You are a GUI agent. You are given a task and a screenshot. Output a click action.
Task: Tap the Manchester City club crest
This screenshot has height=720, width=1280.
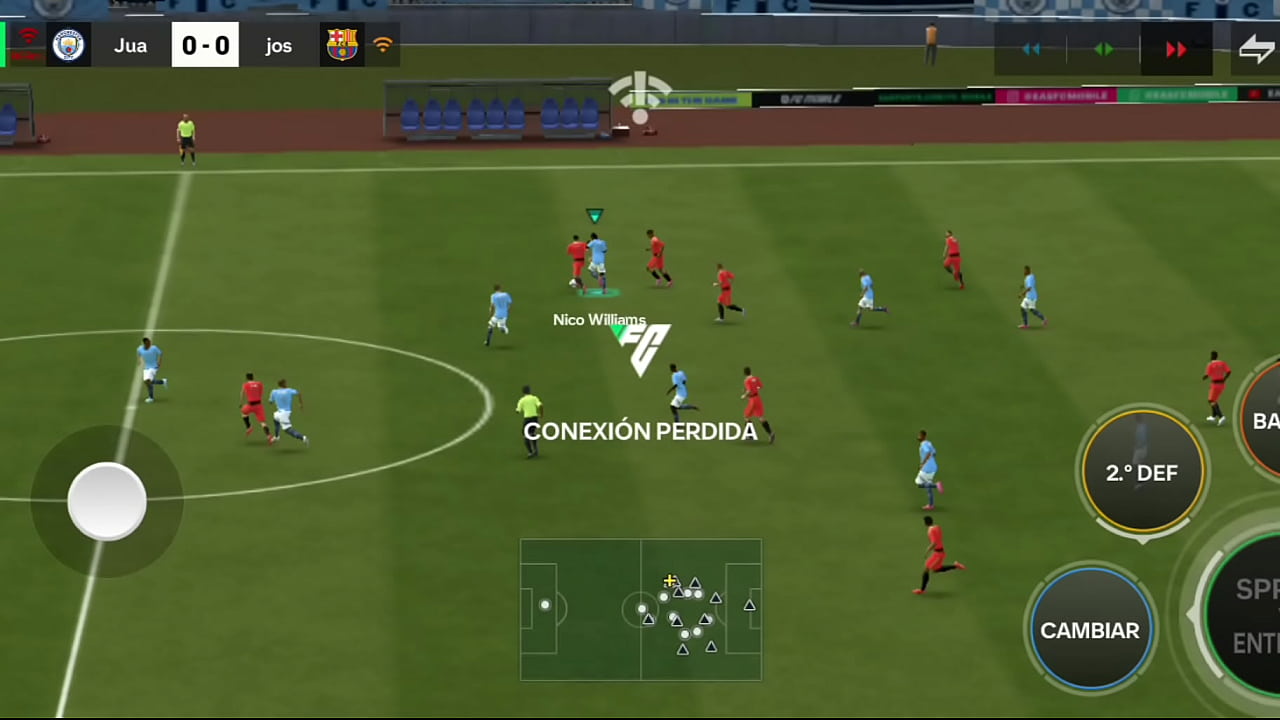click(x=68, y=45)
